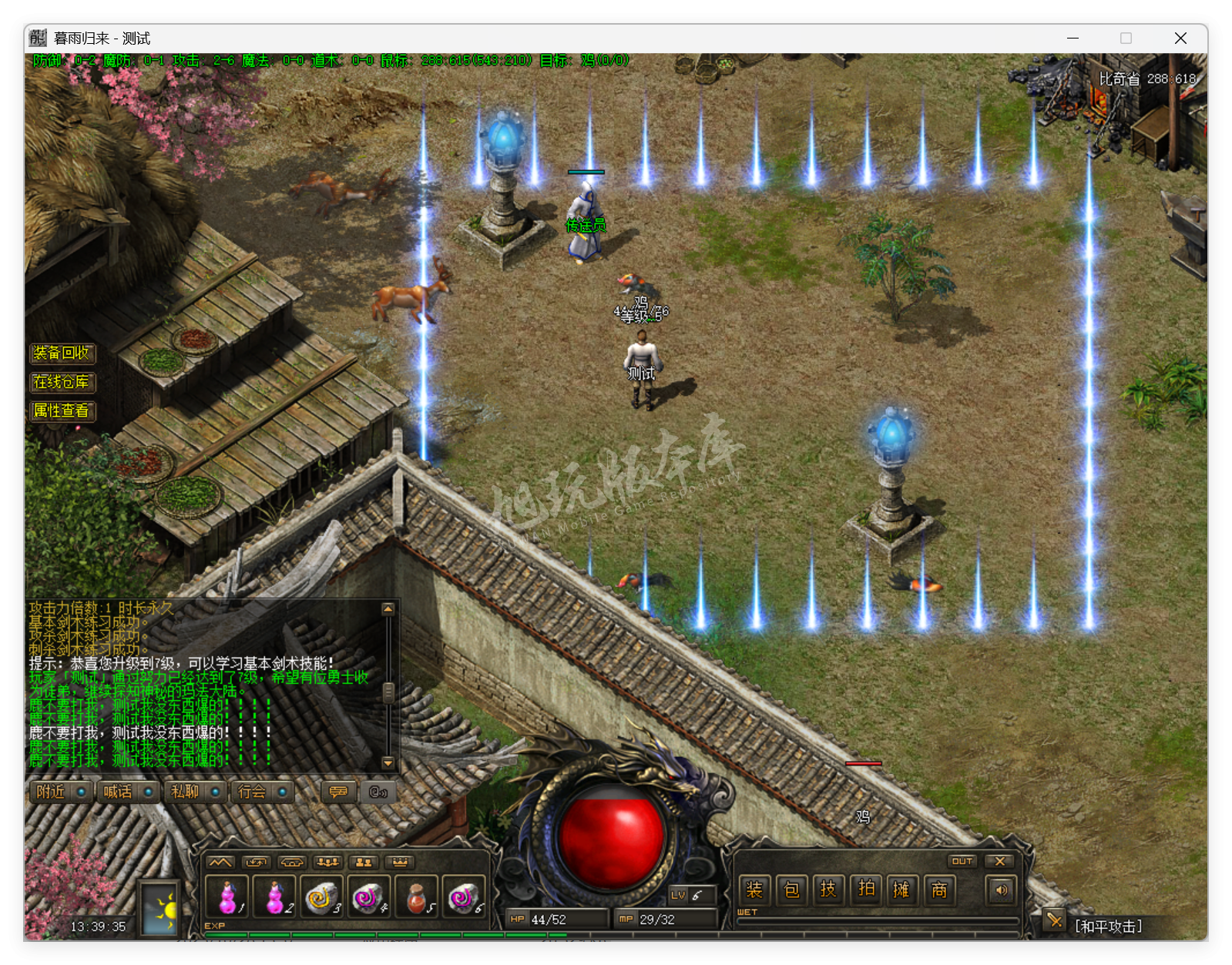
Task: Use the pink potion in hotbar slot 1
Action: tap(225, 897)
